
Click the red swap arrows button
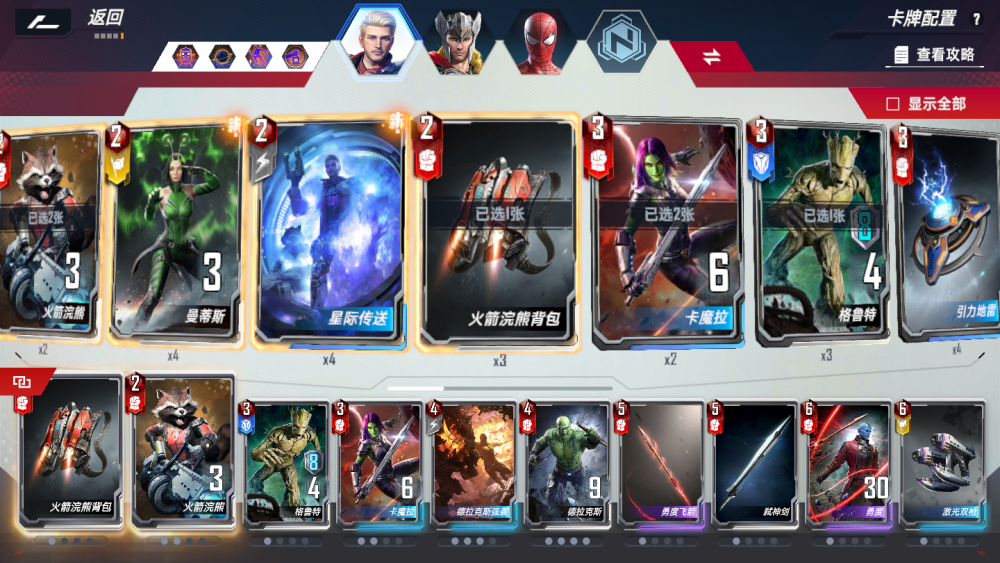click(x=711, y=57)
